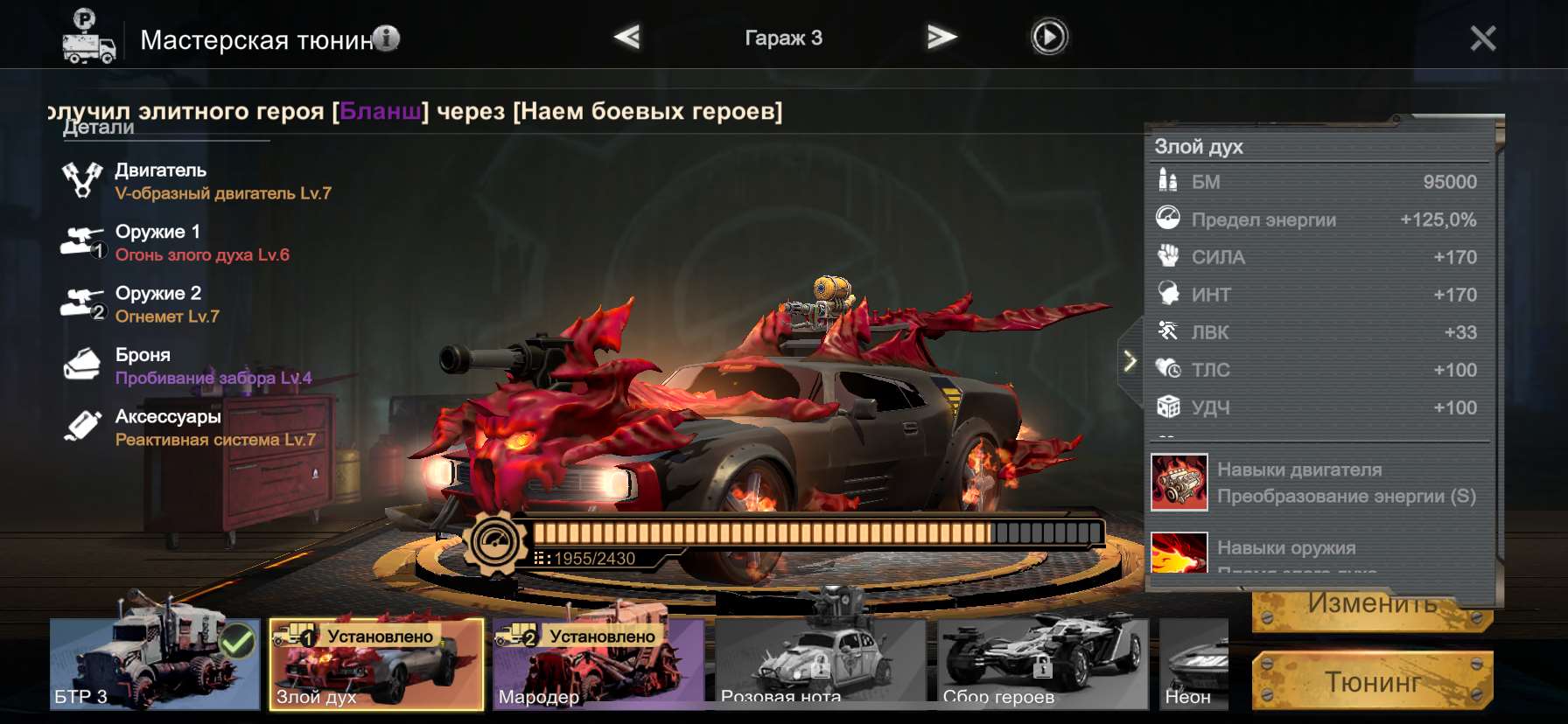Choose the Злой дух vehicle thumbnail
The height and width of the screenshot is (724, 1568).
point(376,664)
